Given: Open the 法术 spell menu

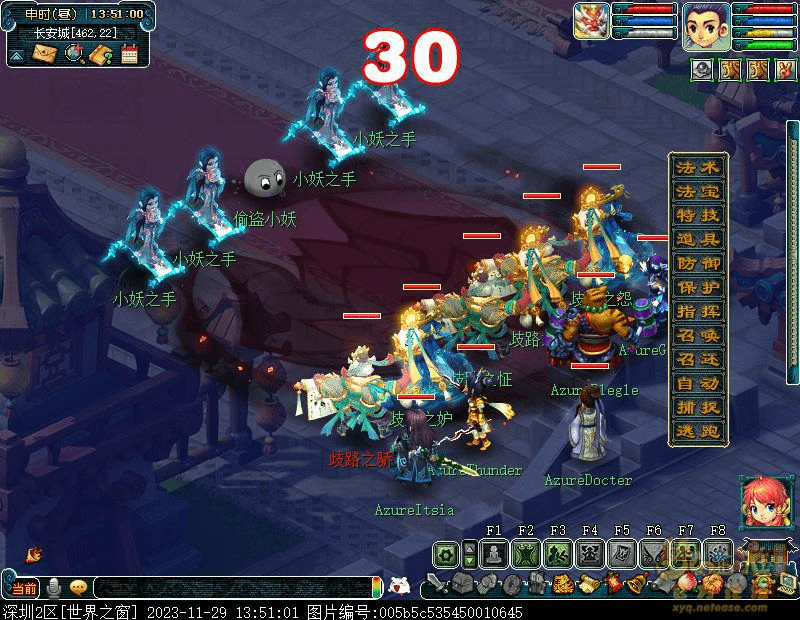Looking at the screenshot, I should 698,168.
